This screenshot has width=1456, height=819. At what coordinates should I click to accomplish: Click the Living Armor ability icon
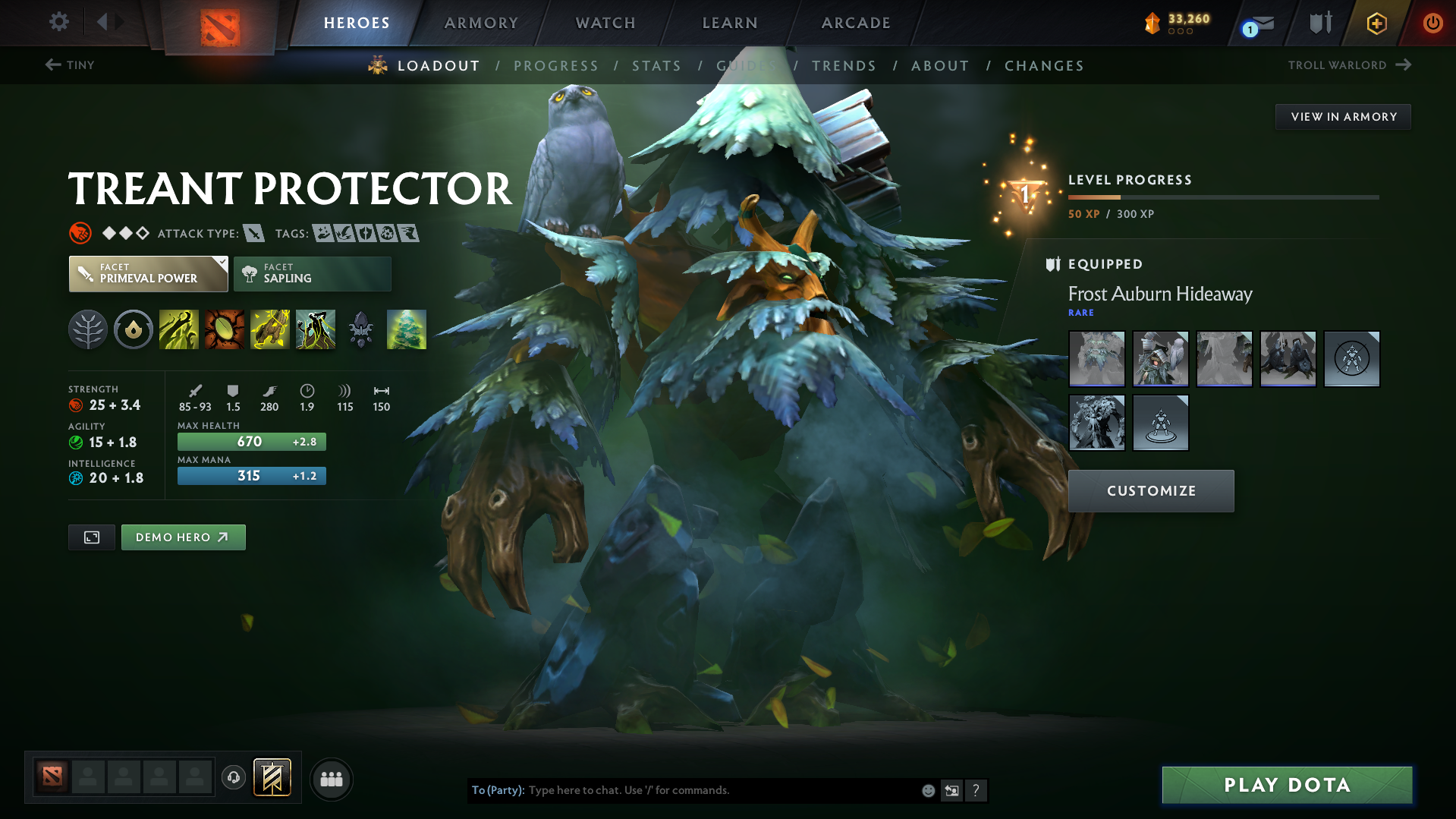point(270,329)
